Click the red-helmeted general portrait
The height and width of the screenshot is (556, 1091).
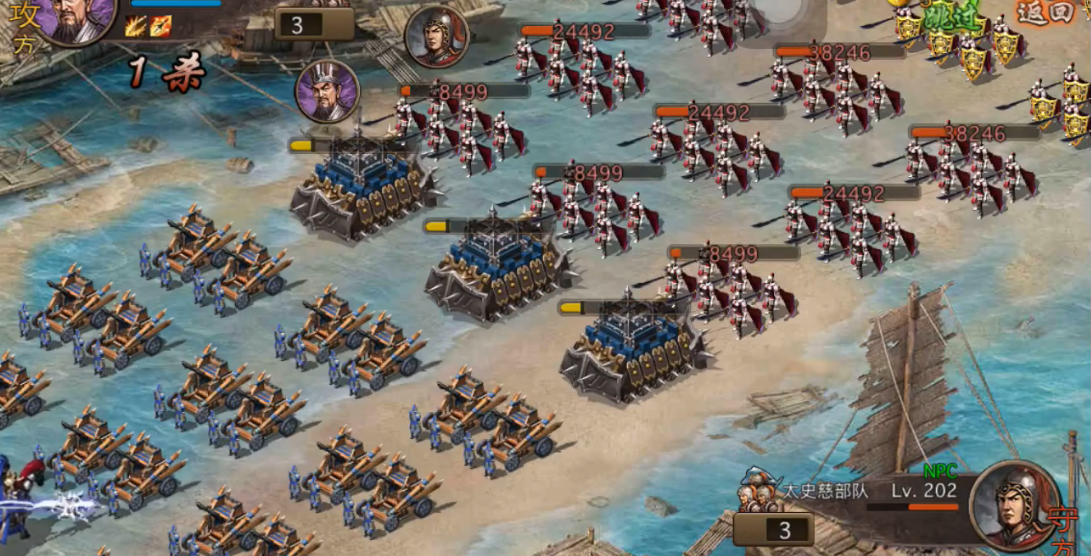click(437, 37)
